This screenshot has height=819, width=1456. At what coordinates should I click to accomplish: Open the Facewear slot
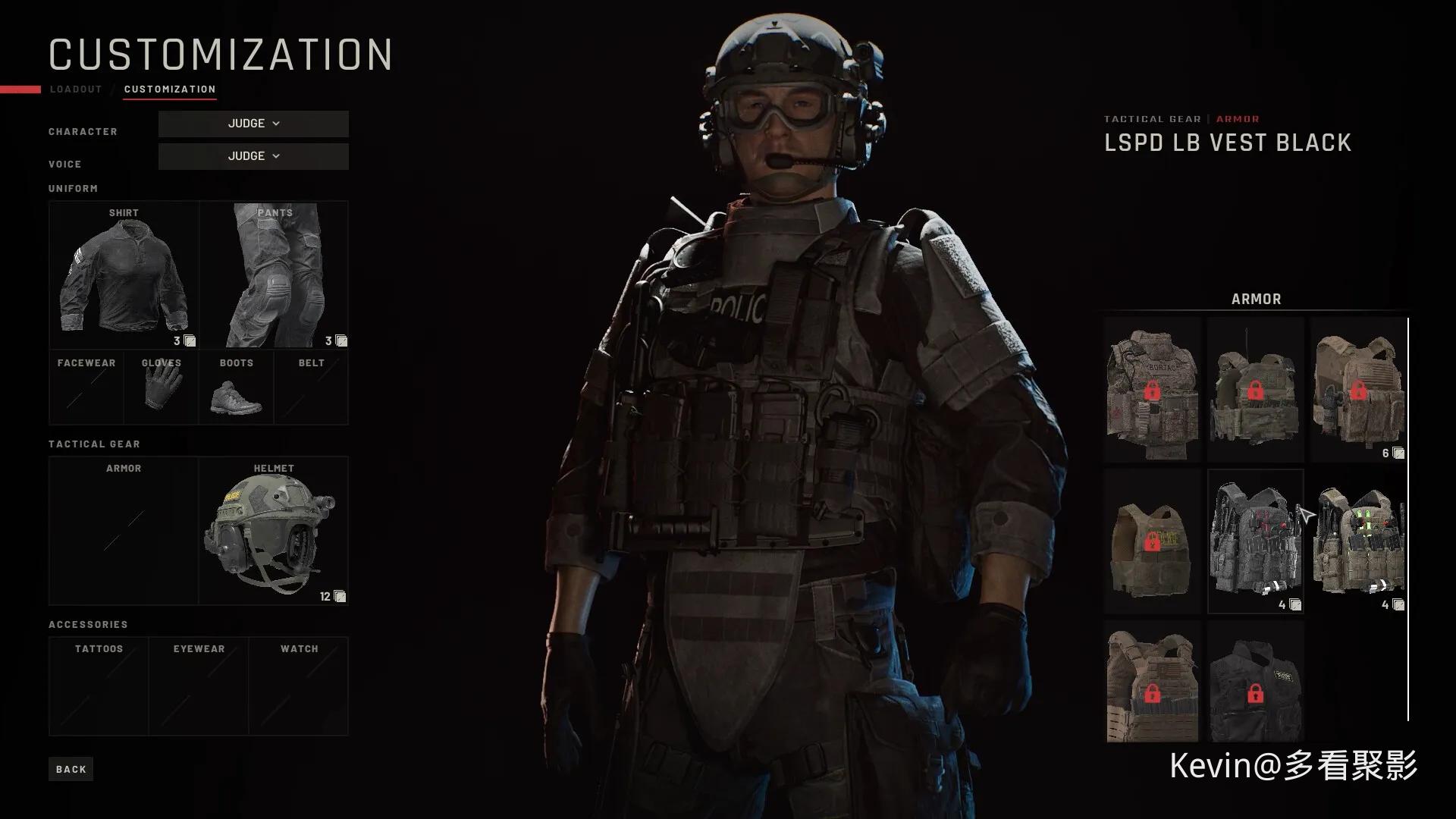pos(86,388)
